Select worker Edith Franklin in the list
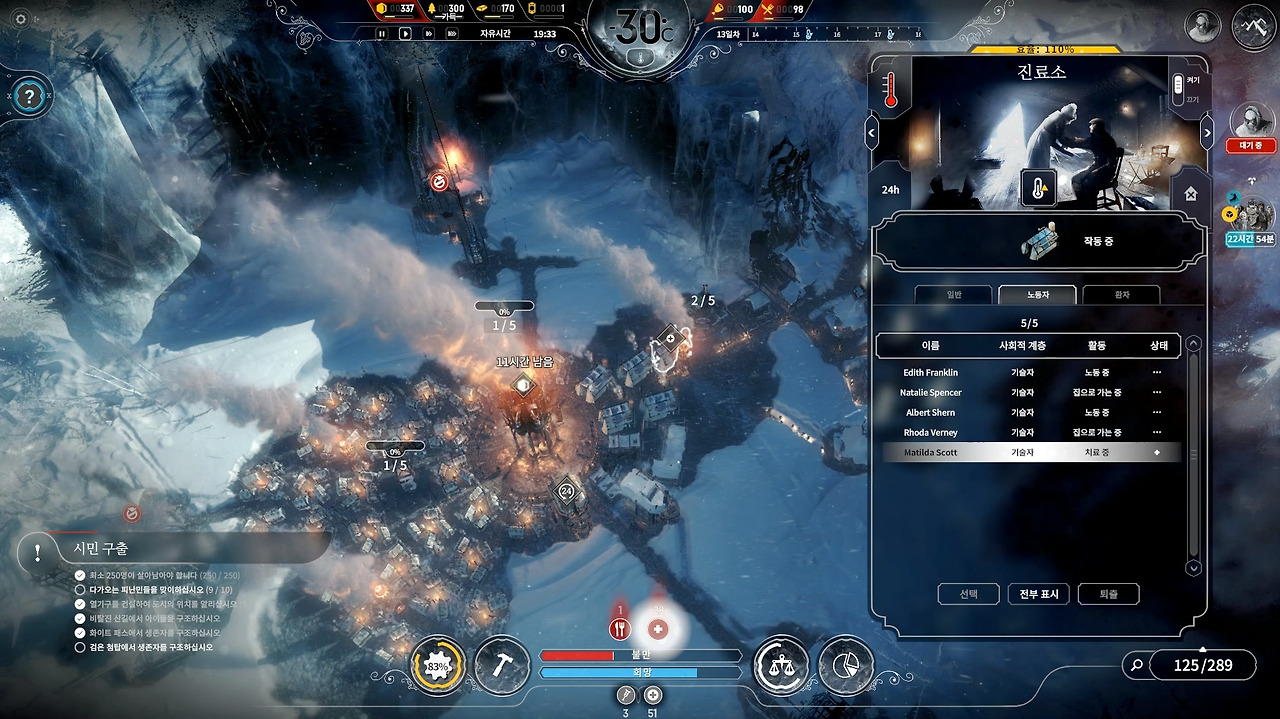This screenshot has width=1280, height=719. tap(930, 373)
